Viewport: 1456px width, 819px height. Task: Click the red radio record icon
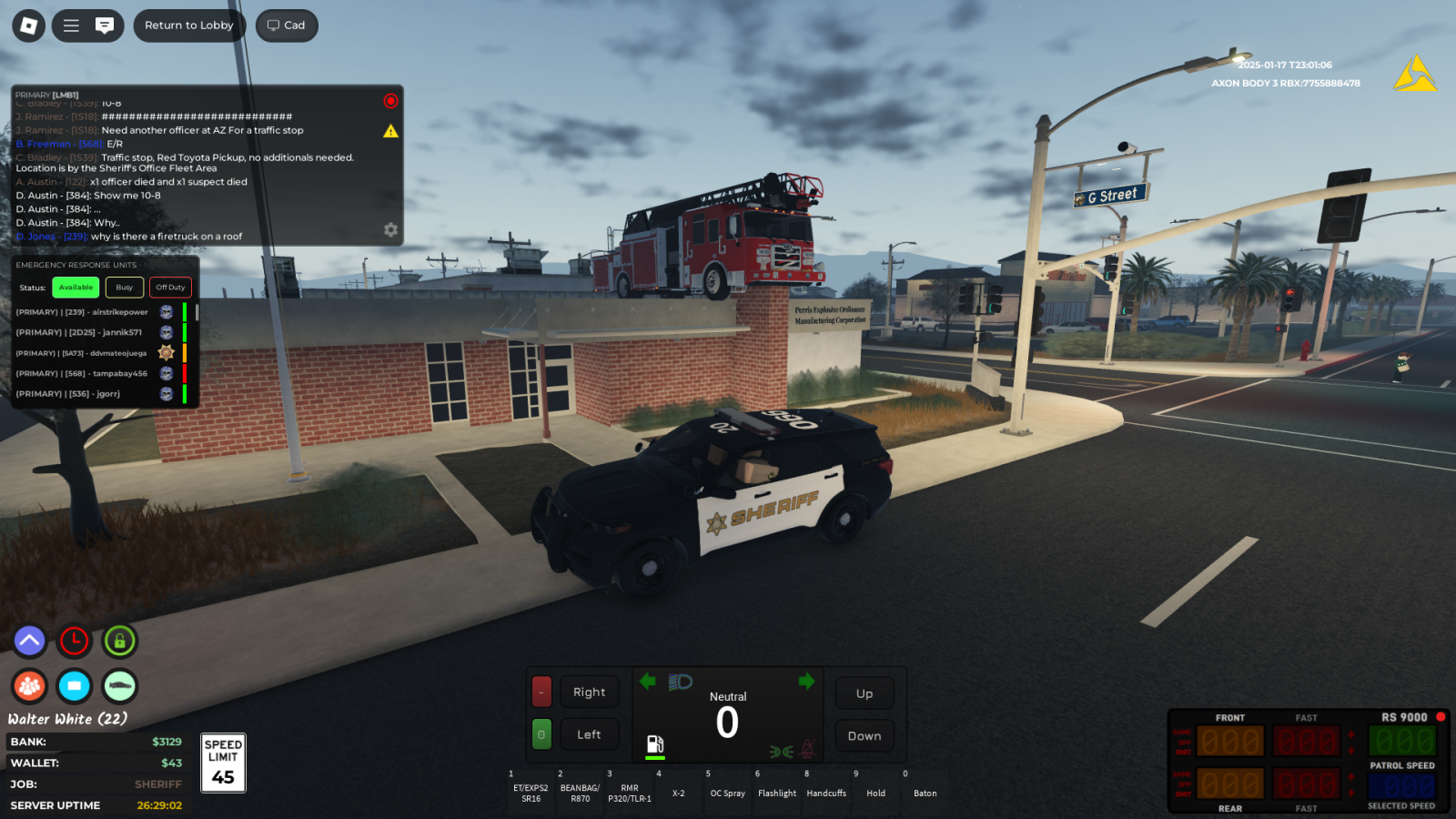(390, 101)
